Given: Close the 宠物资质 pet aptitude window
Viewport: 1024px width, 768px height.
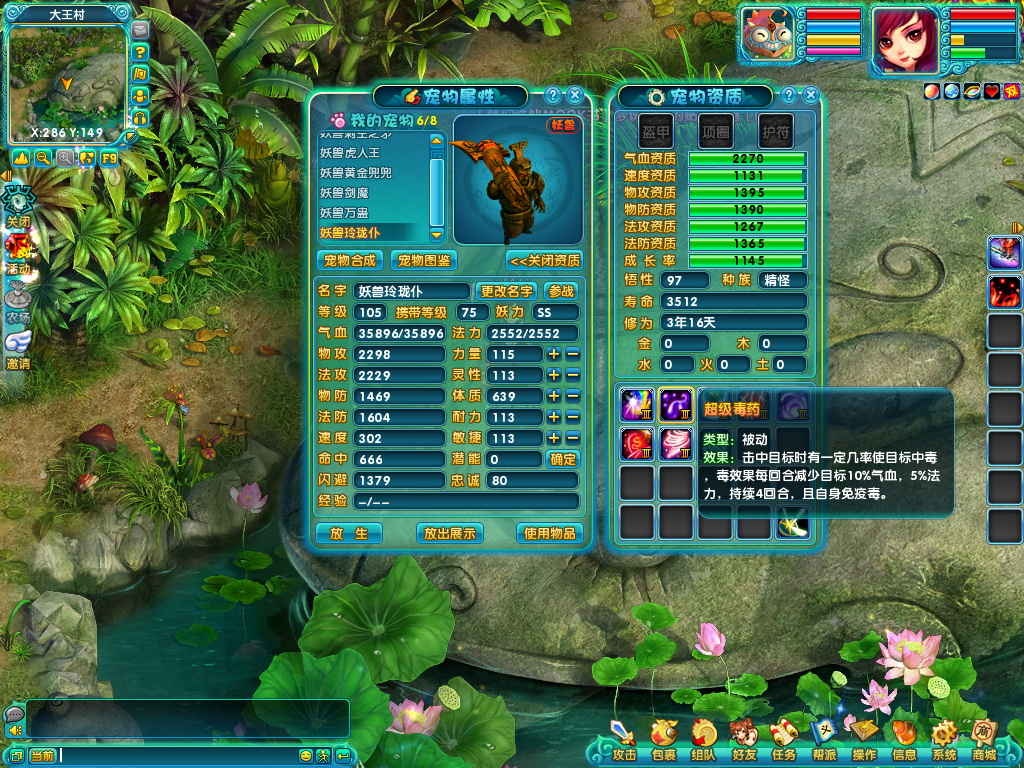Looking at the screenshot, I should [811, 95].
